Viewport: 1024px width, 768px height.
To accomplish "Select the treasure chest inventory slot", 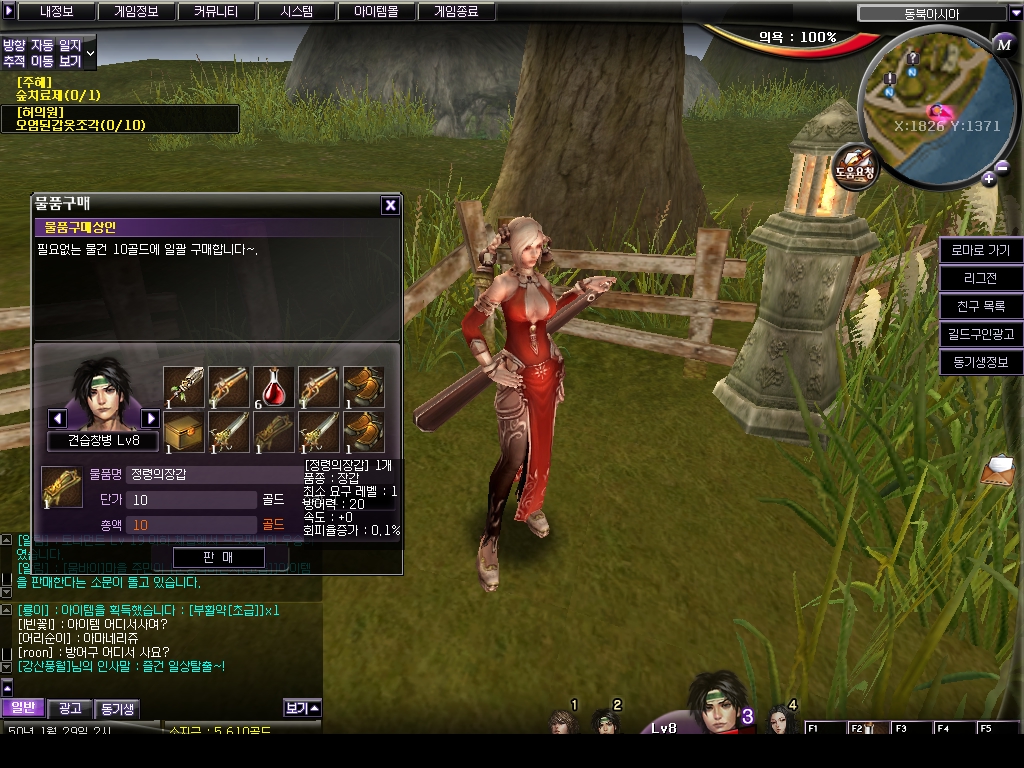I will (184, 431).
